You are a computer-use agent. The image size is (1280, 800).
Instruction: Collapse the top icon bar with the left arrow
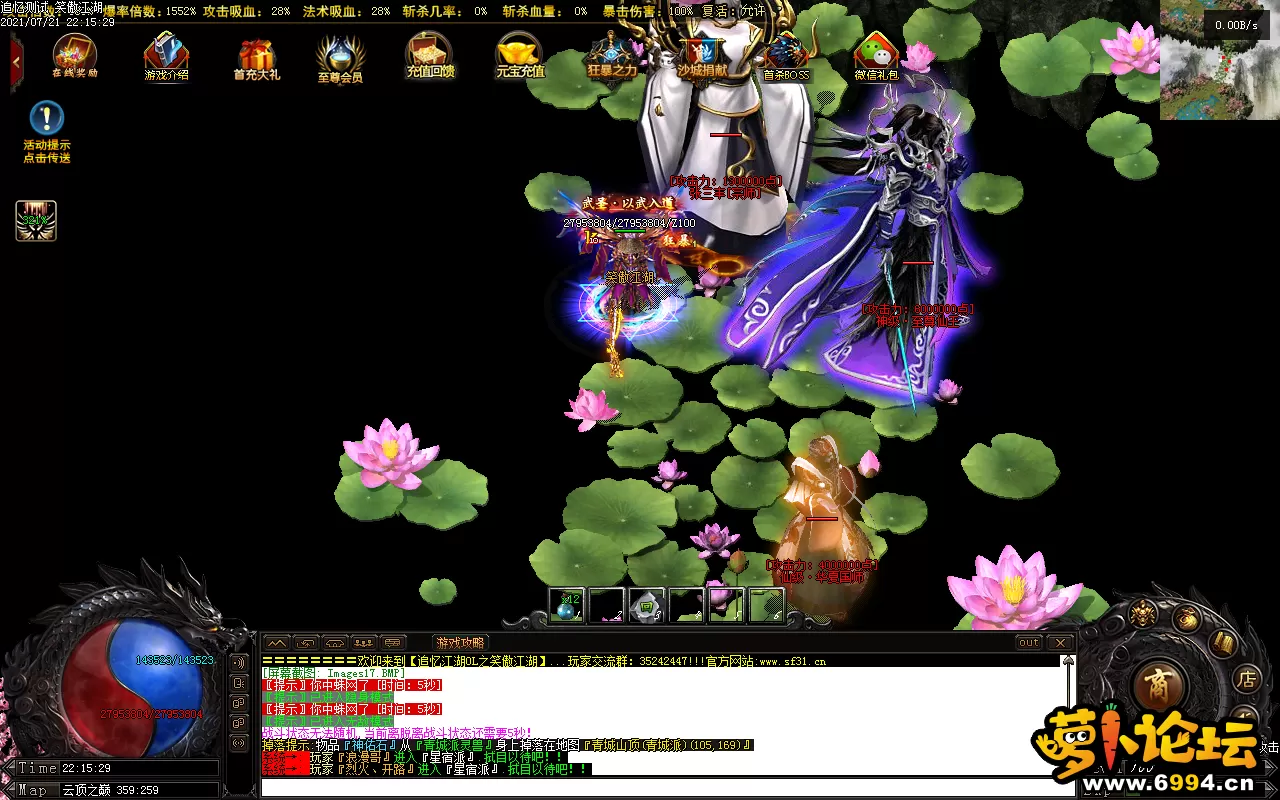pyautogui.click(x=16, y=59)
